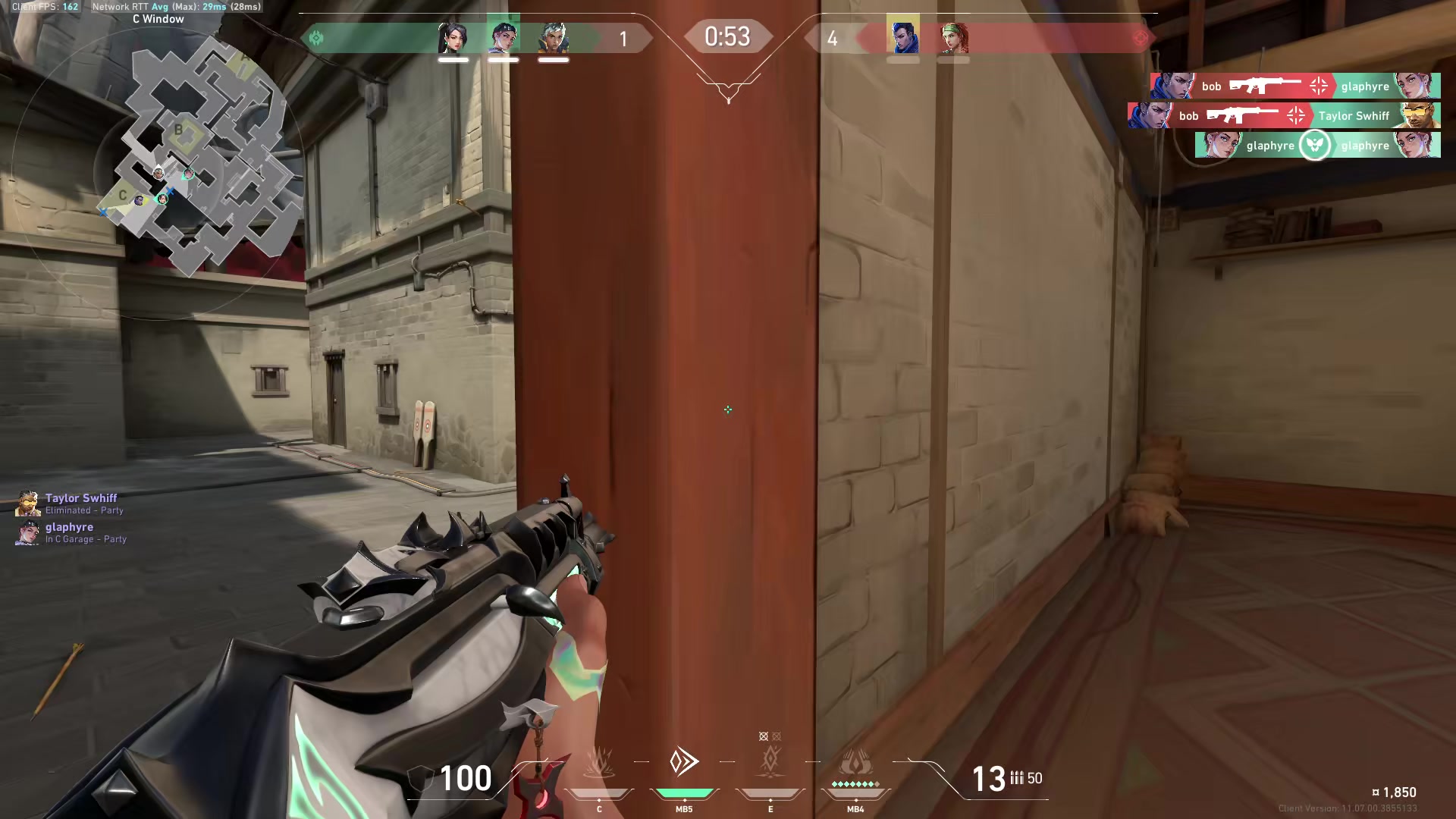Viewport: 1456px width, 819px height.
Task: Click the allied team emblem left of the scoreboard
Action: click(x=316, y=36)
